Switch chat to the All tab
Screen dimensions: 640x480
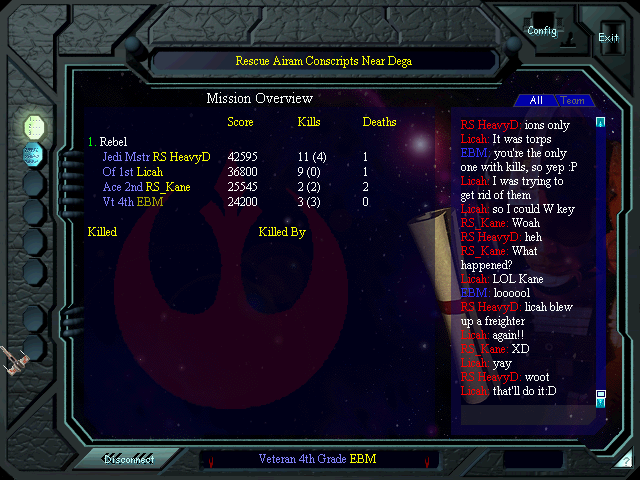tap(536, 100)
